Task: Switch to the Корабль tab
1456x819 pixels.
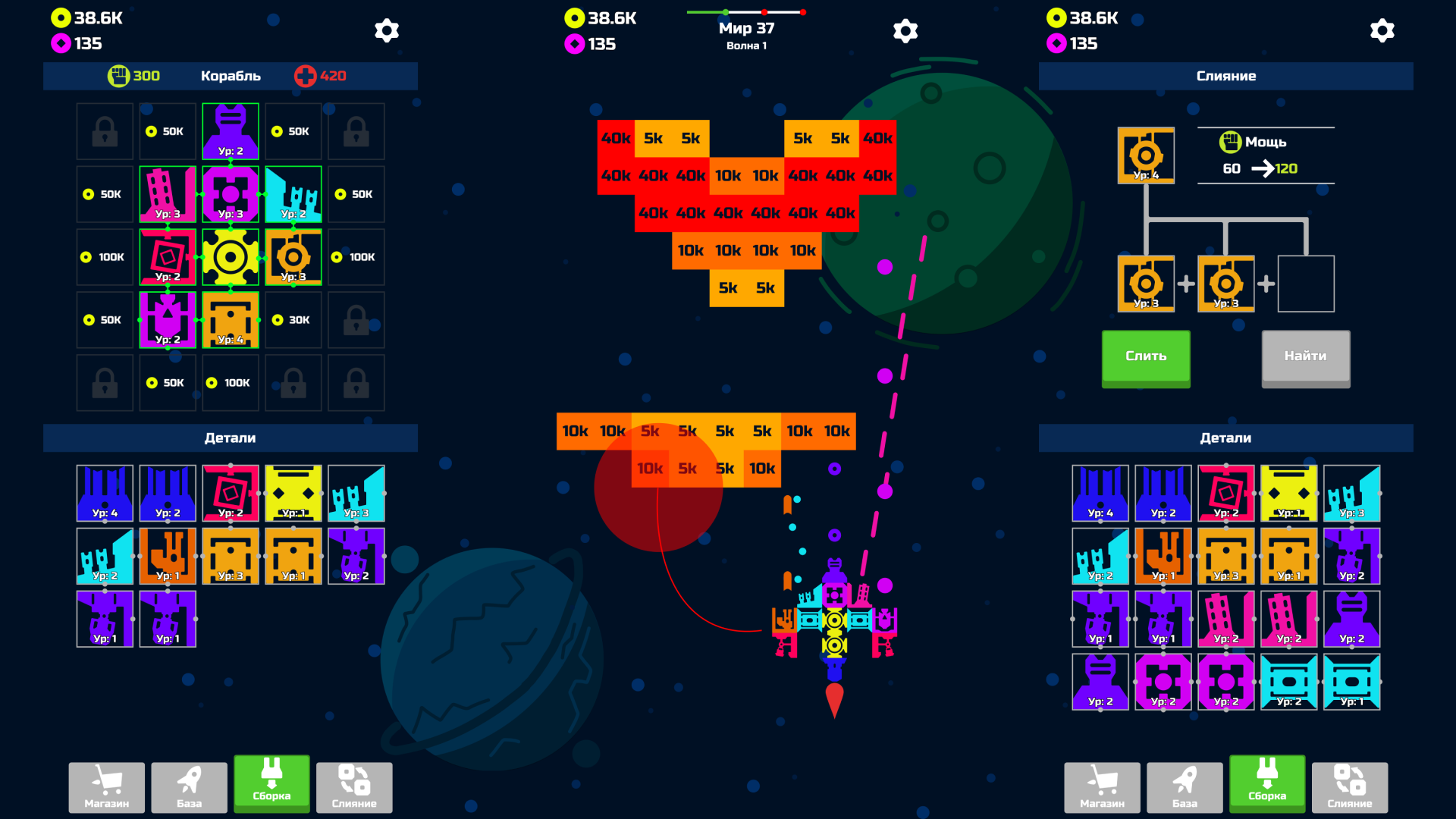Action: click(x=230, y=76)
